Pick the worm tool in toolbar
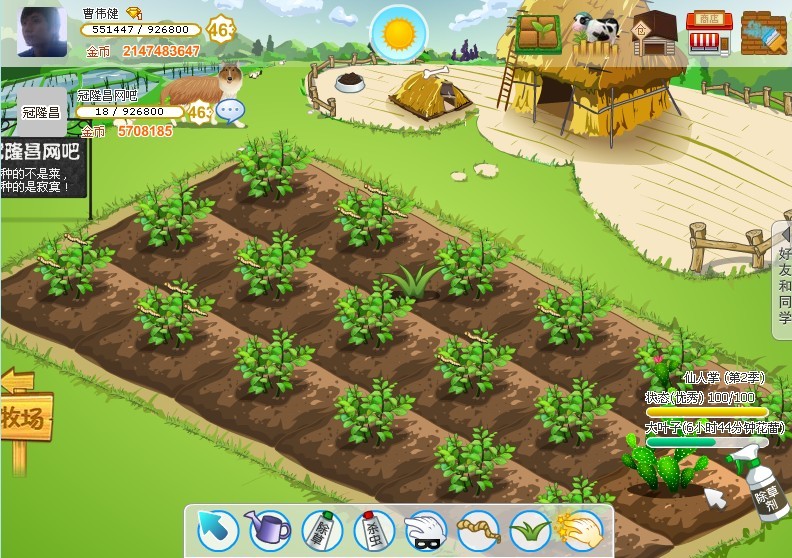The image size is (792, 558). point(476,529)
